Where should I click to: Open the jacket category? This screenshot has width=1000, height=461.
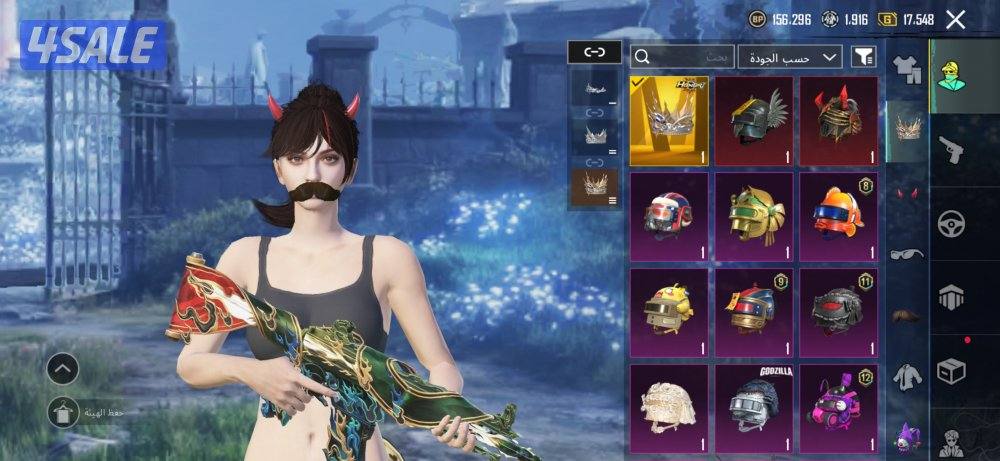click(x=907, y=376)
